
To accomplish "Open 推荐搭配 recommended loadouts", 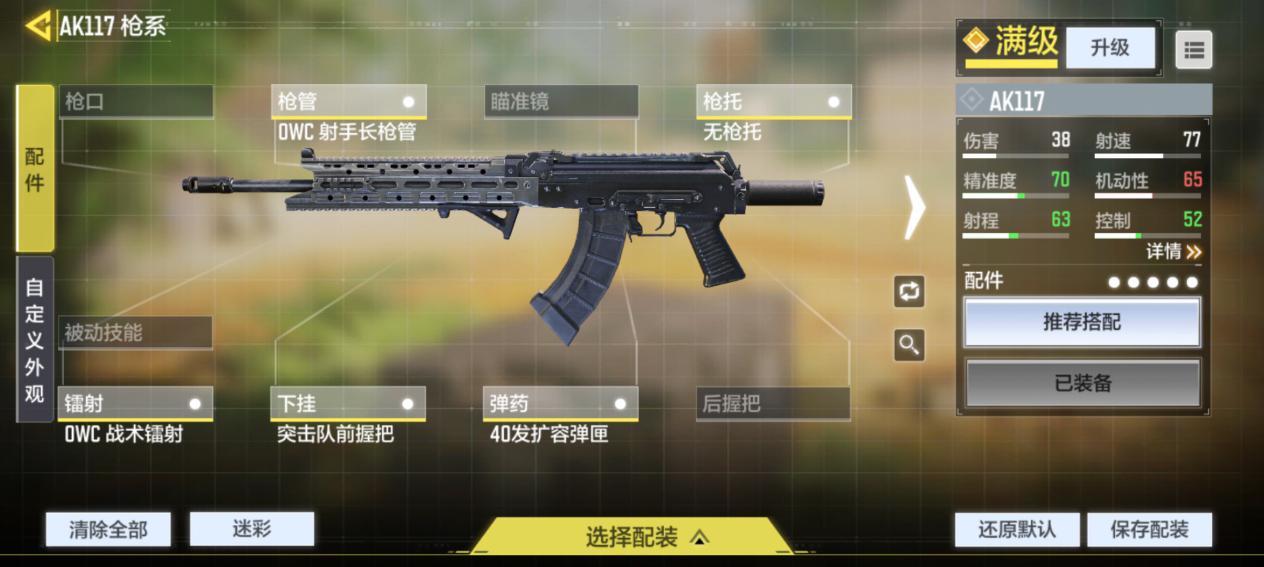I will point(1082,322).
